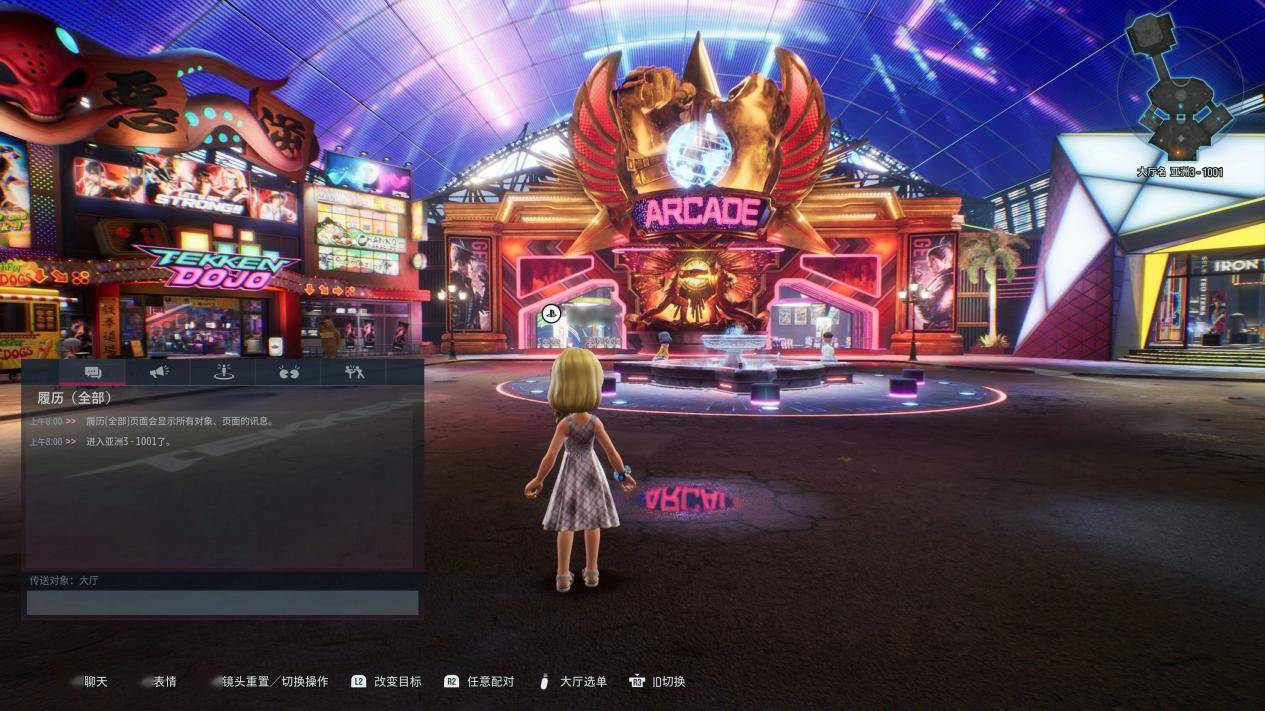
Task: Open the fighting figures match tab
Action: [x=354, y=372]
